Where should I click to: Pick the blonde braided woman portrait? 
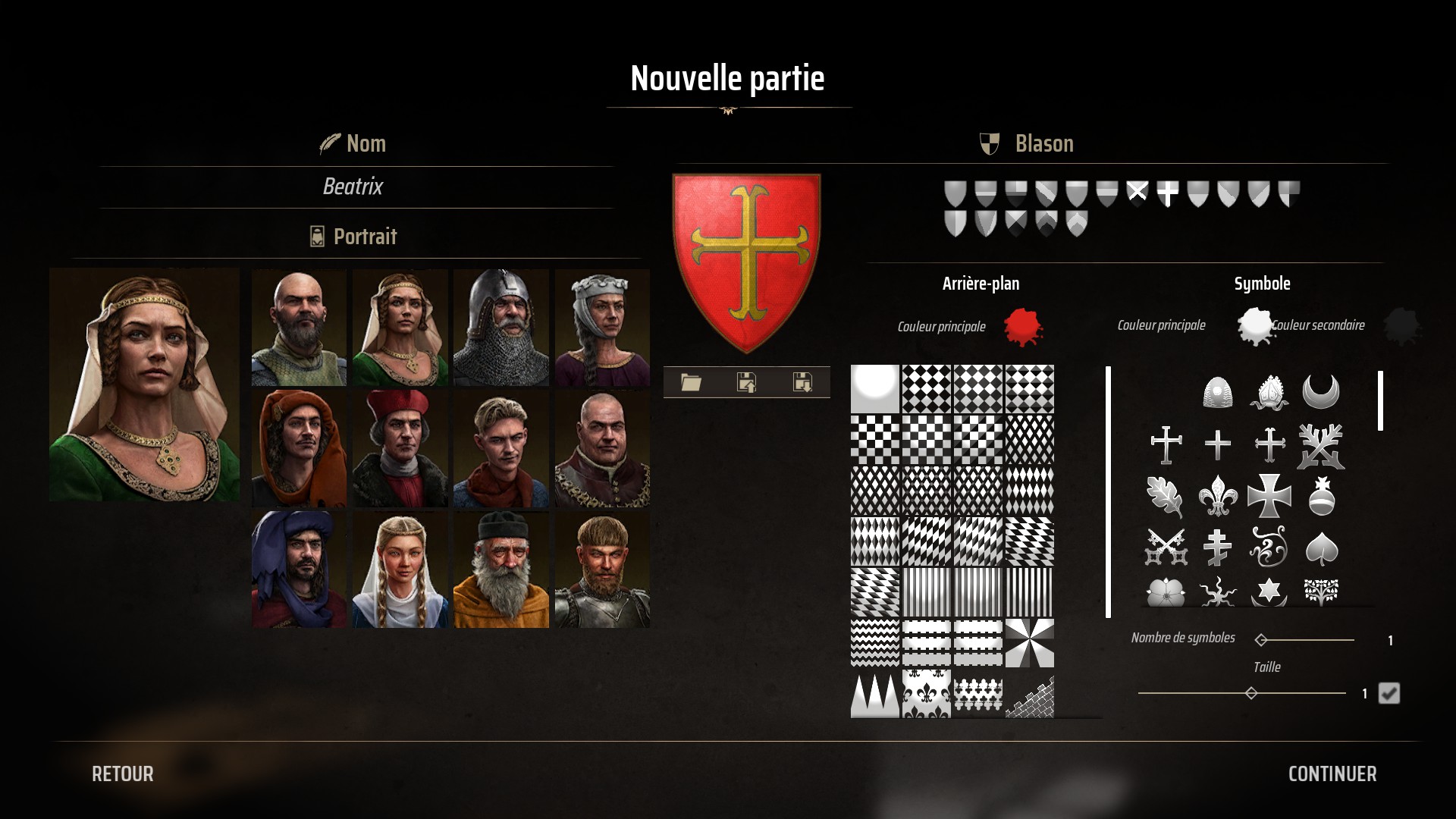pos(400,570)
